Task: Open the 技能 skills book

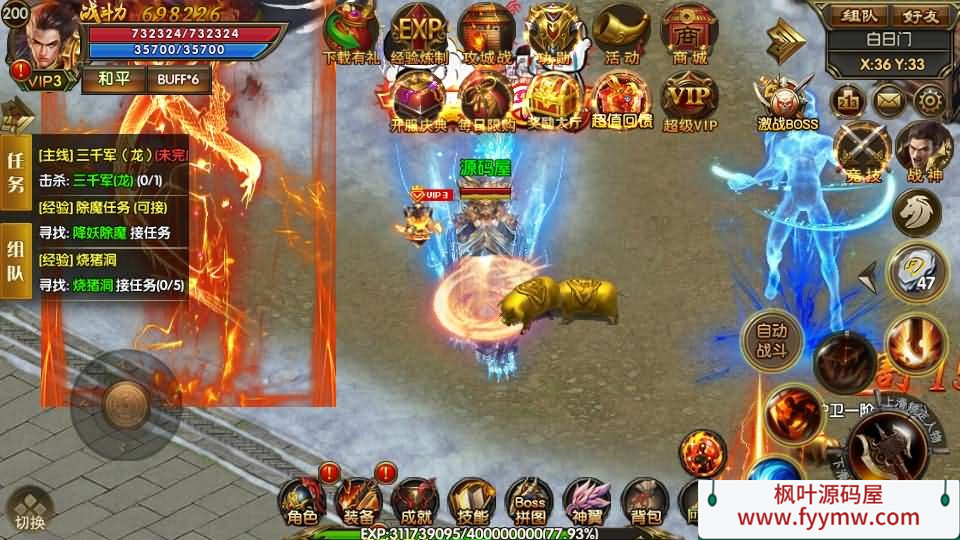Action: [x=472, y=500]
